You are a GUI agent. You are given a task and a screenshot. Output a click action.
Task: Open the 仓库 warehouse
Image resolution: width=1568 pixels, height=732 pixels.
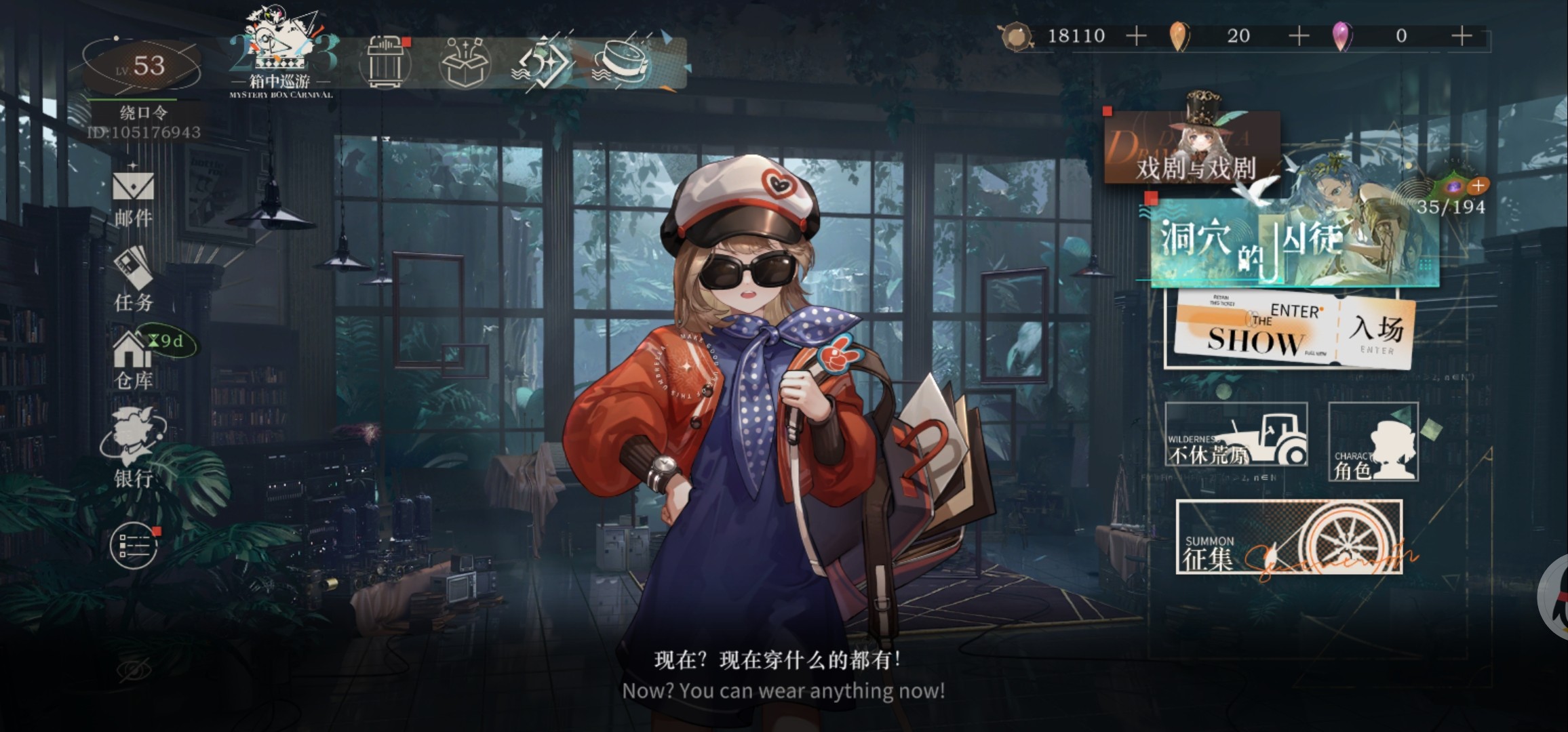[x=133, y=362]
